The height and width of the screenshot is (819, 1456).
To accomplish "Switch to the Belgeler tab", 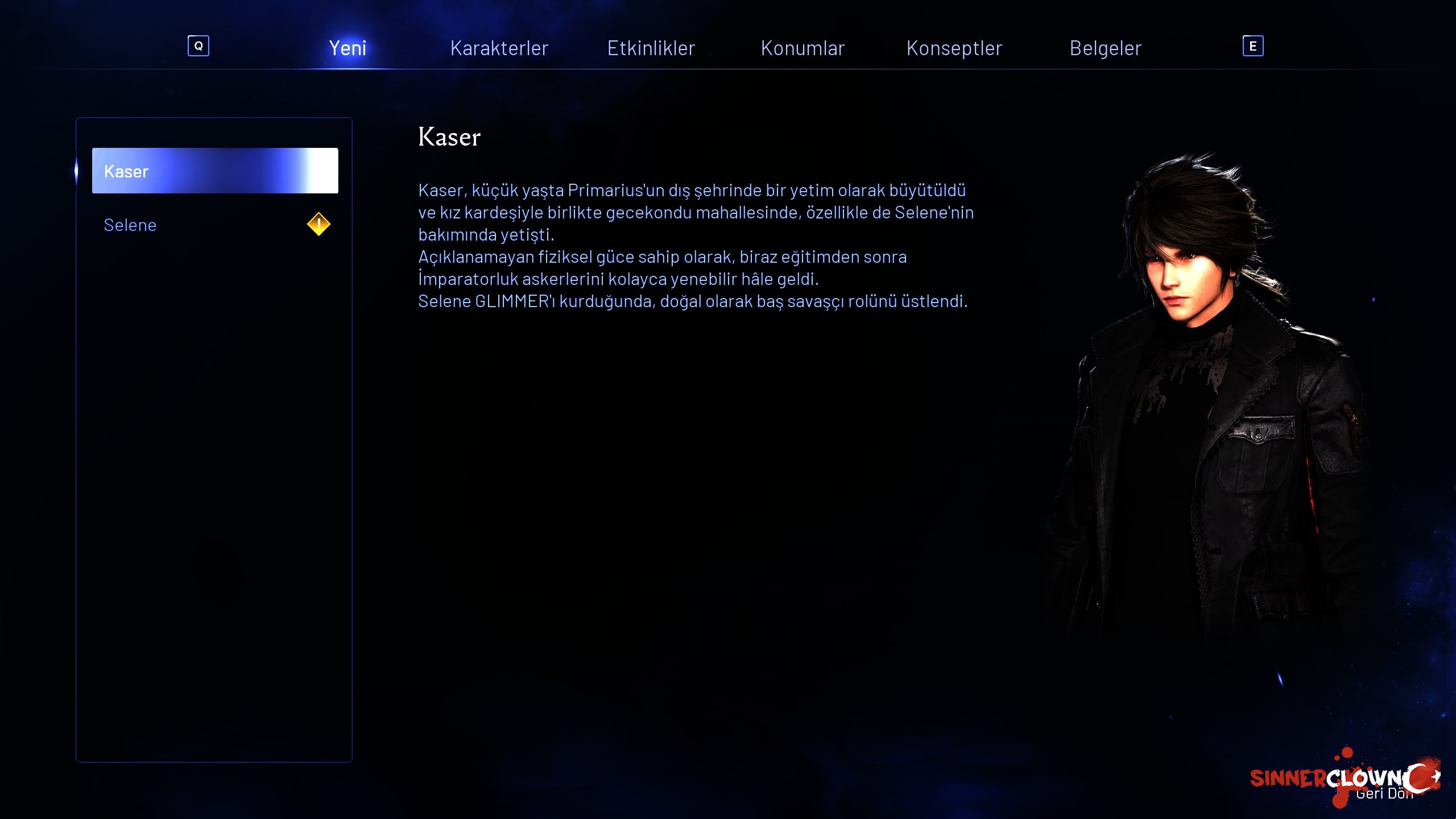I will (x=1105, y=48).
